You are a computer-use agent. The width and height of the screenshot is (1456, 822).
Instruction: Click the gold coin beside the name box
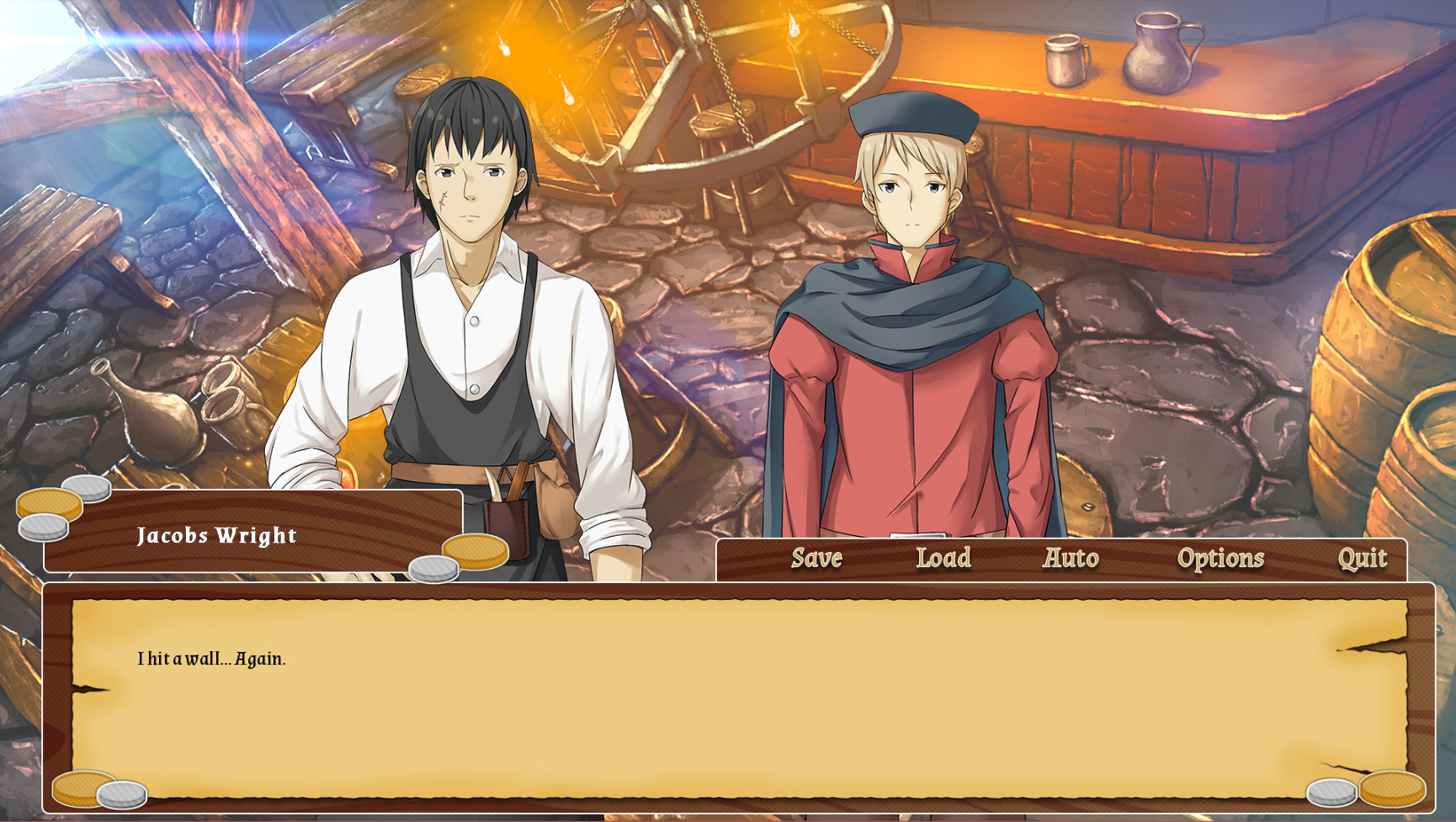pyautogui.click(x=50, y=505)
